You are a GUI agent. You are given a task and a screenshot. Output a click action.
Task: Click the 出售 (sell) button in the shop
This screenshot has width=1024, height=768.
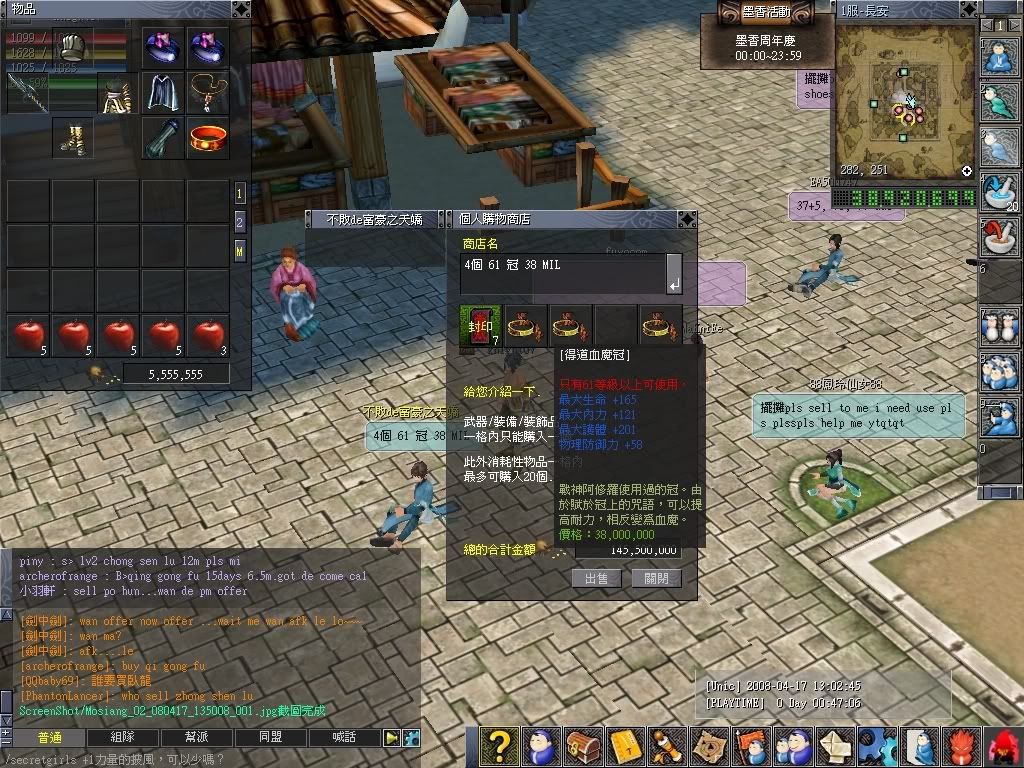point(596,578)
